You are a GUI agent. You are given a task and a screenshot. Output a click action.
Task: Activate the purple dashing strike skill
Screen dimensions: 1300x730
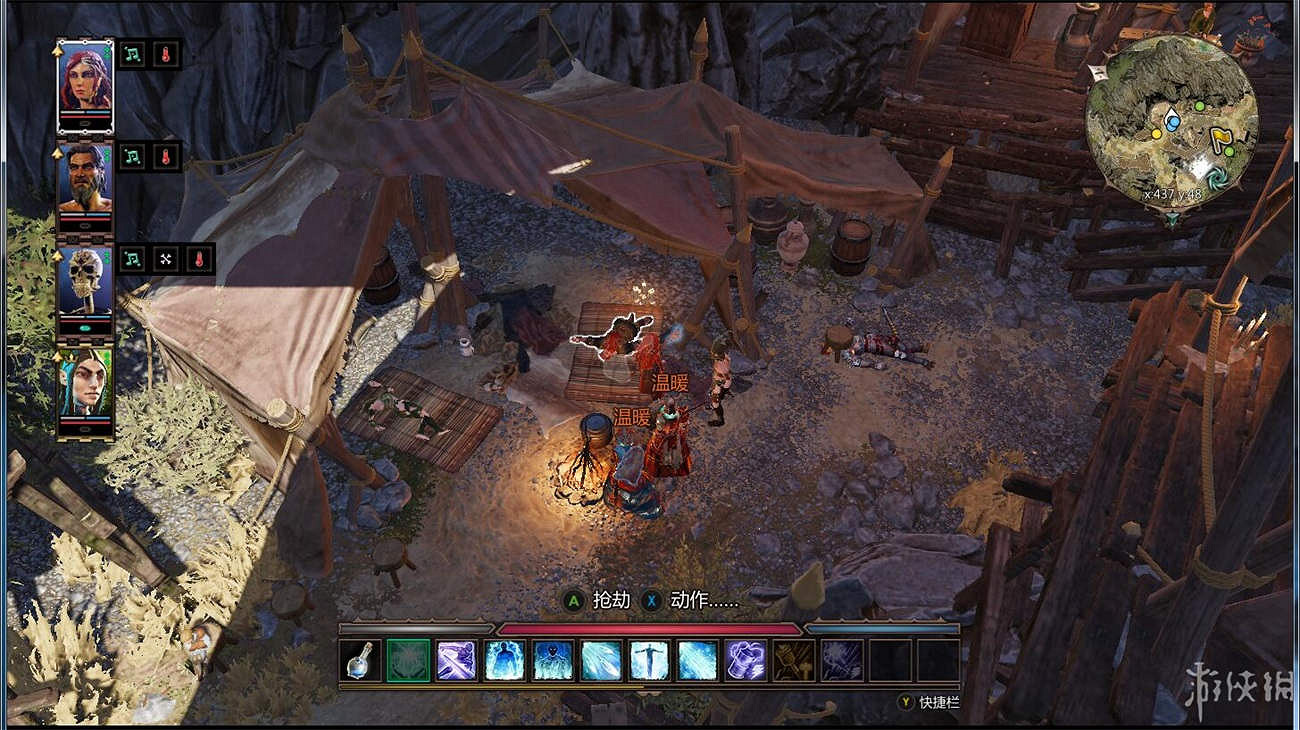456,660
